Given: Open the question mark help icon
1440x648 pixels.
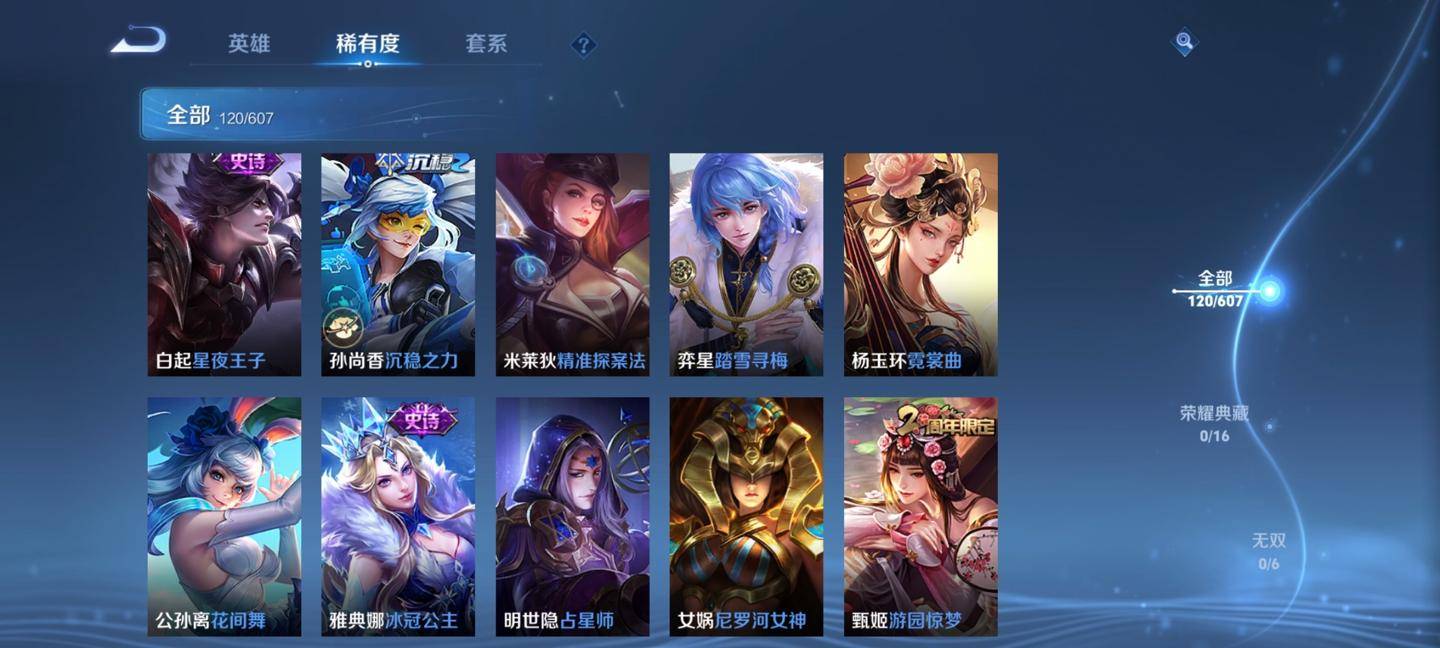Looking at the screenshot, I should tap(584, 45).
